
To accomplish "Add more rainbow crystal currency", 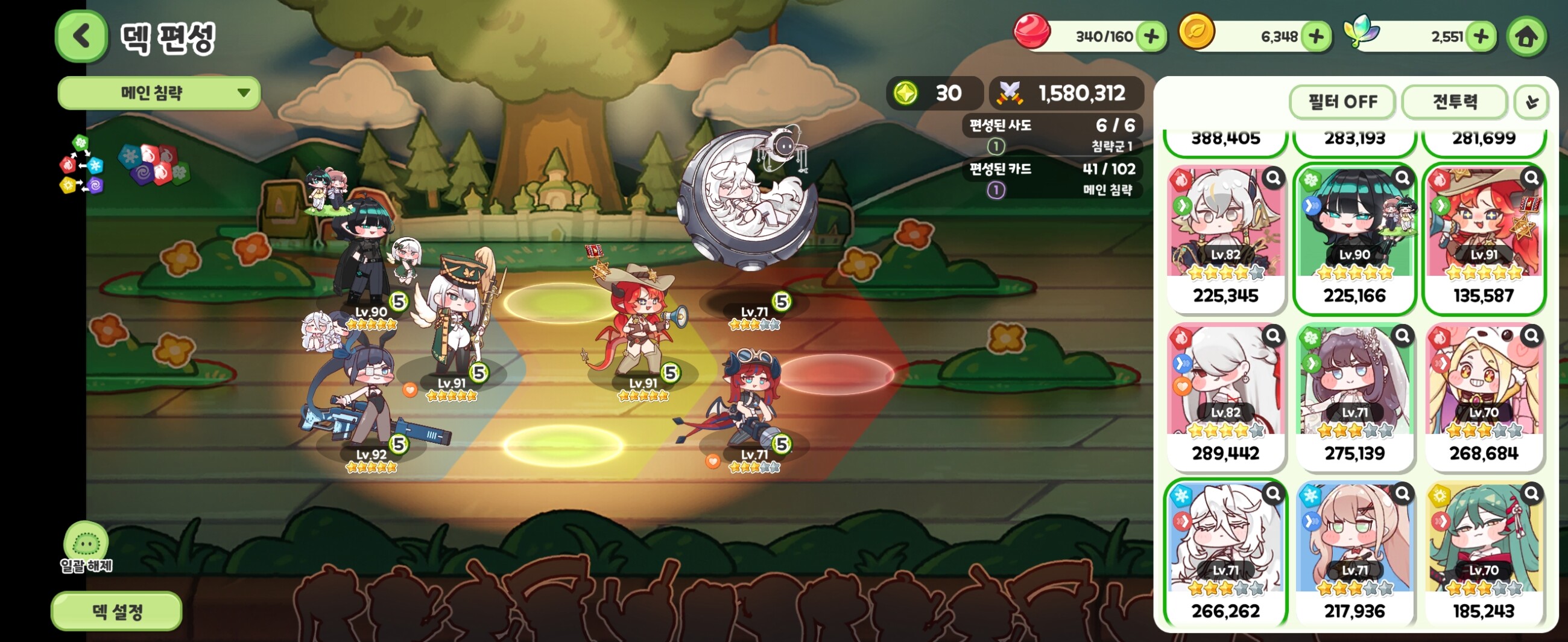I will (1481, 37).
